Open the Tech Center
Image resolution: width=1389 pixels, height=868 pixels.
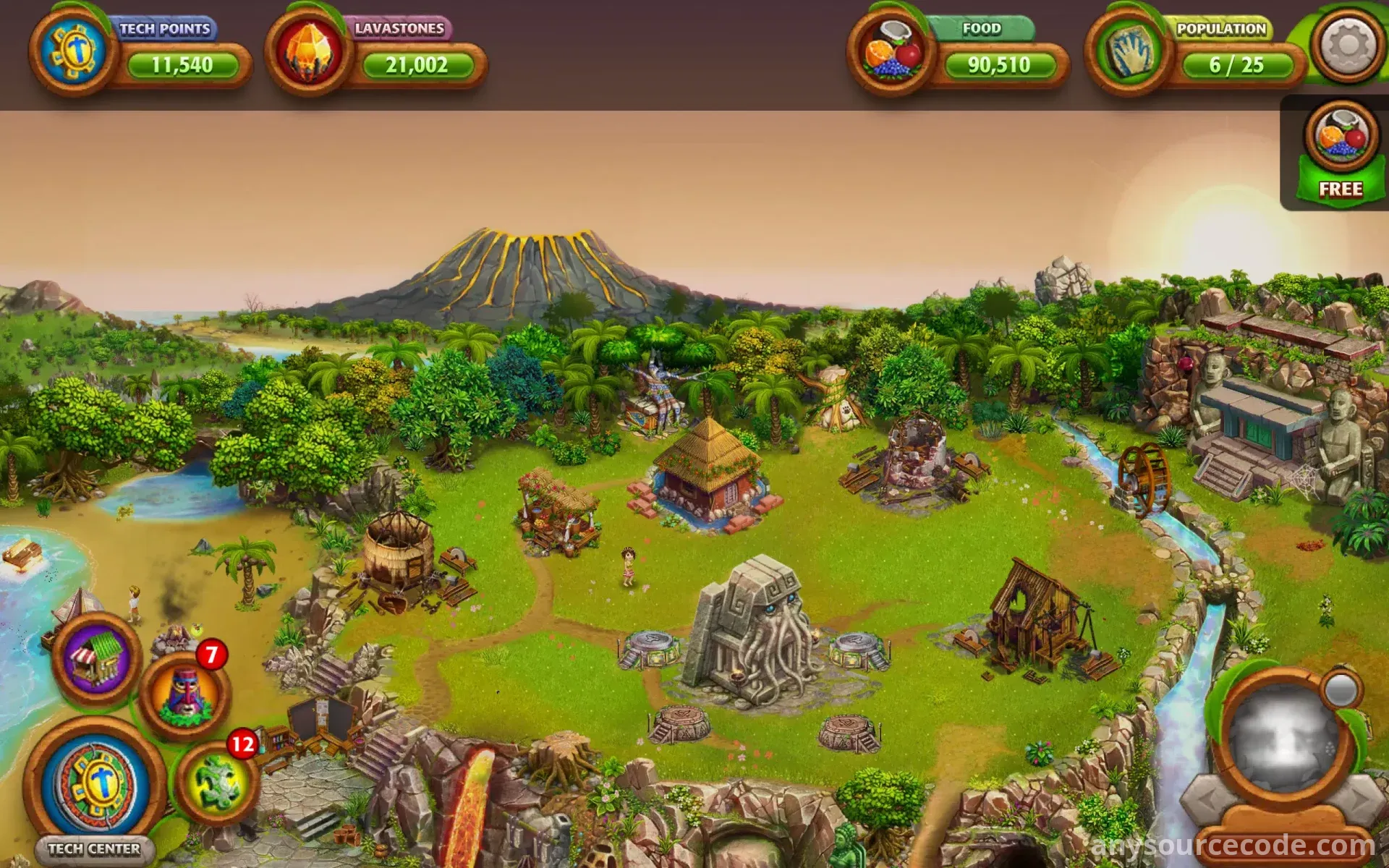[95, 786]
